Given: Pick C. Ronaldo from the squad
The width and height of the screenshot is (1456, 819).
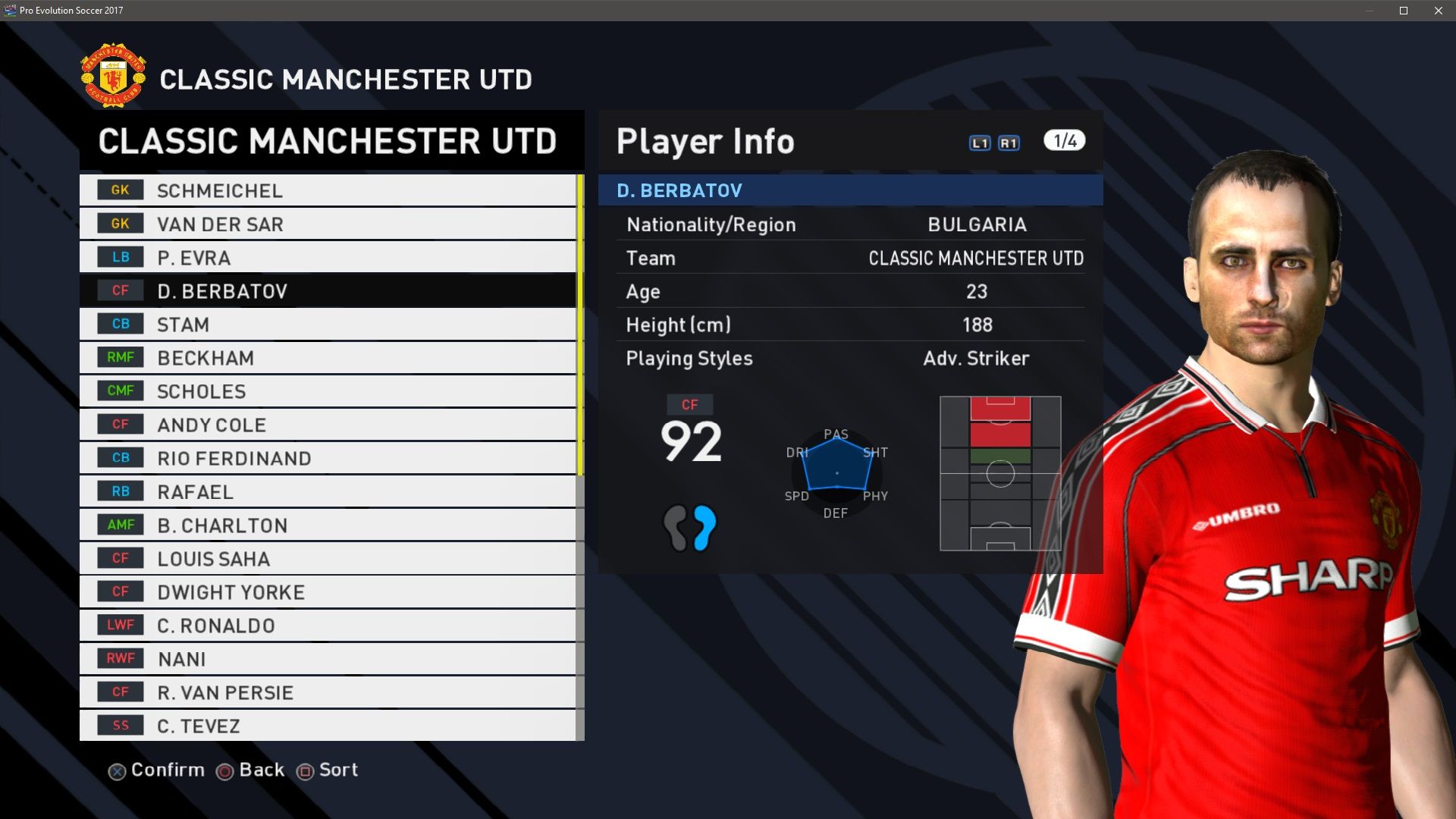Looking at the screenshot, I should tap(328, 625).
